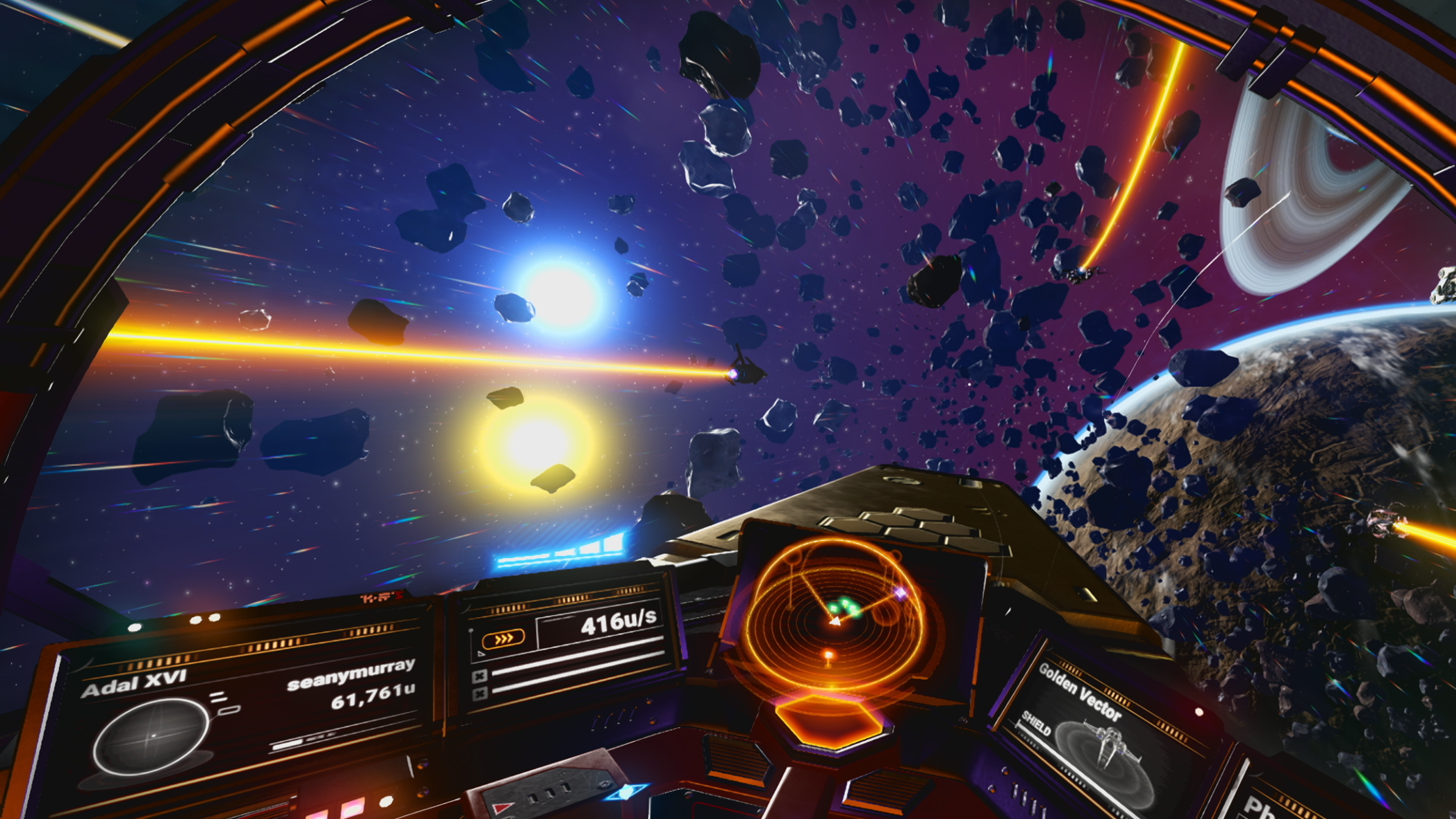Click the triple-arrow boost icon
Screen dimensions: 1456x819
tap(502, 638)
